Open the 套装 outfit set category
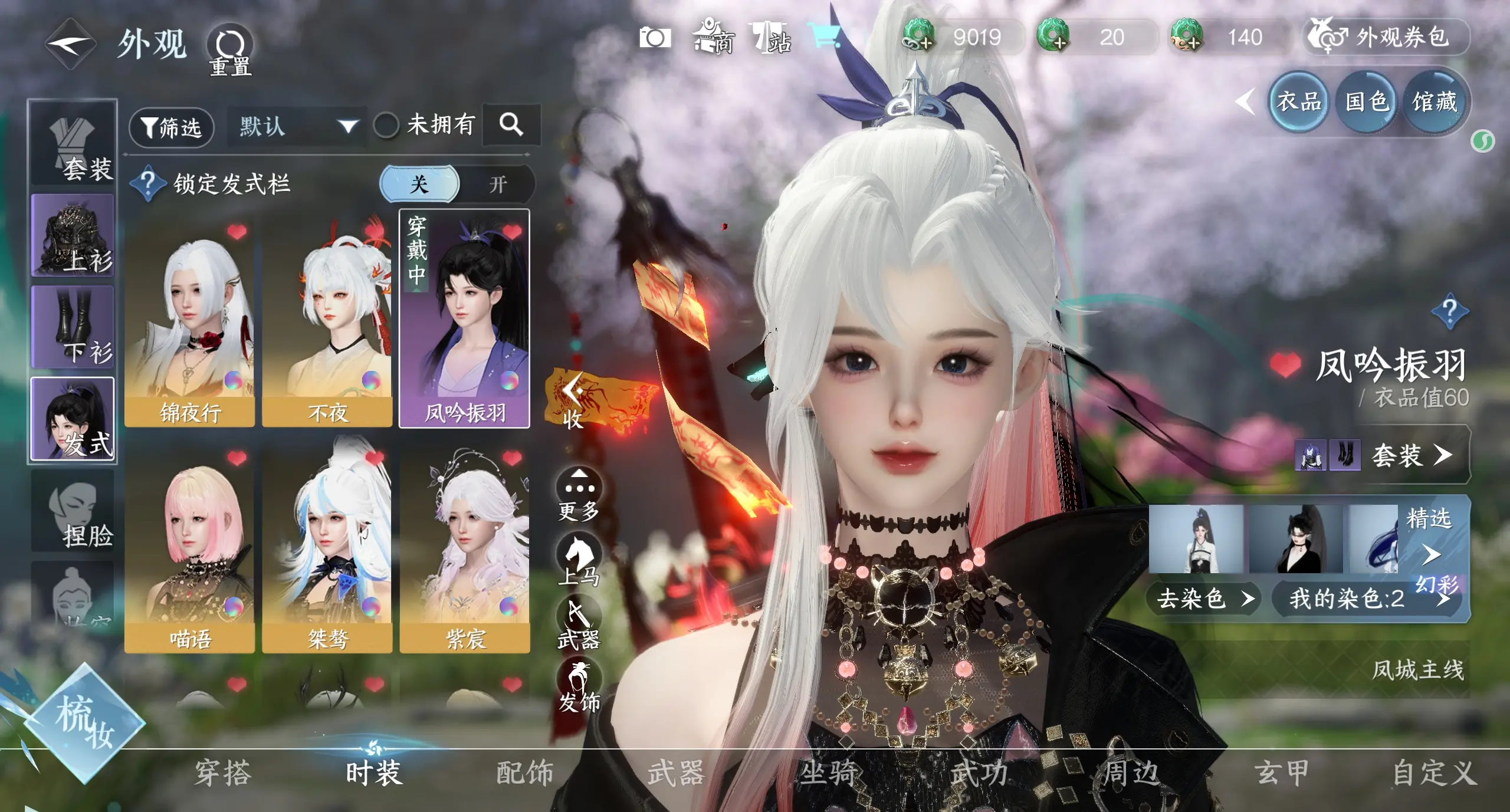 [x=73, y=144]
